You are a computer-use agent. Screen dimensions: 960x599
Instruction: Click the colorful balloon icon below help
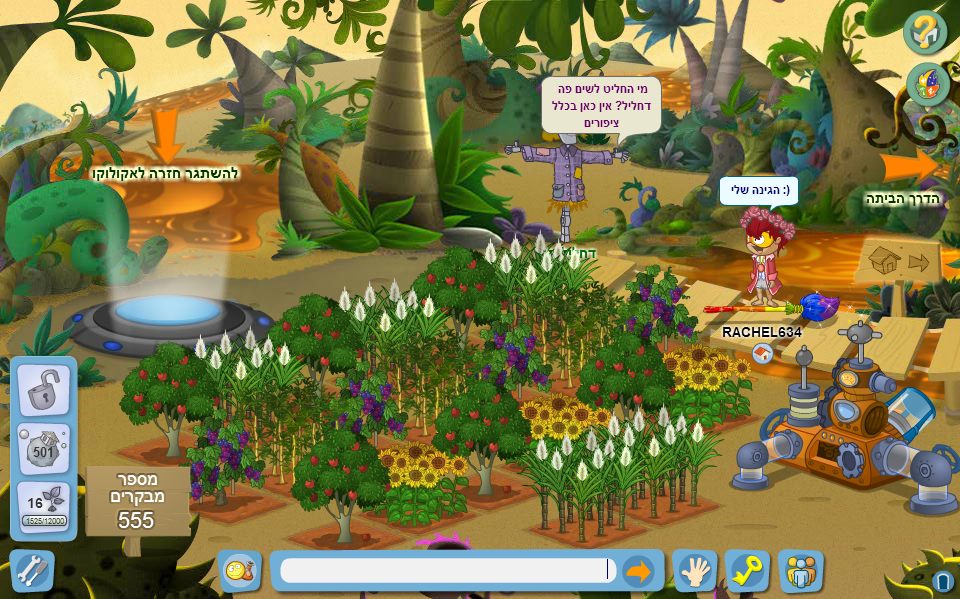[x=927, y=84]
